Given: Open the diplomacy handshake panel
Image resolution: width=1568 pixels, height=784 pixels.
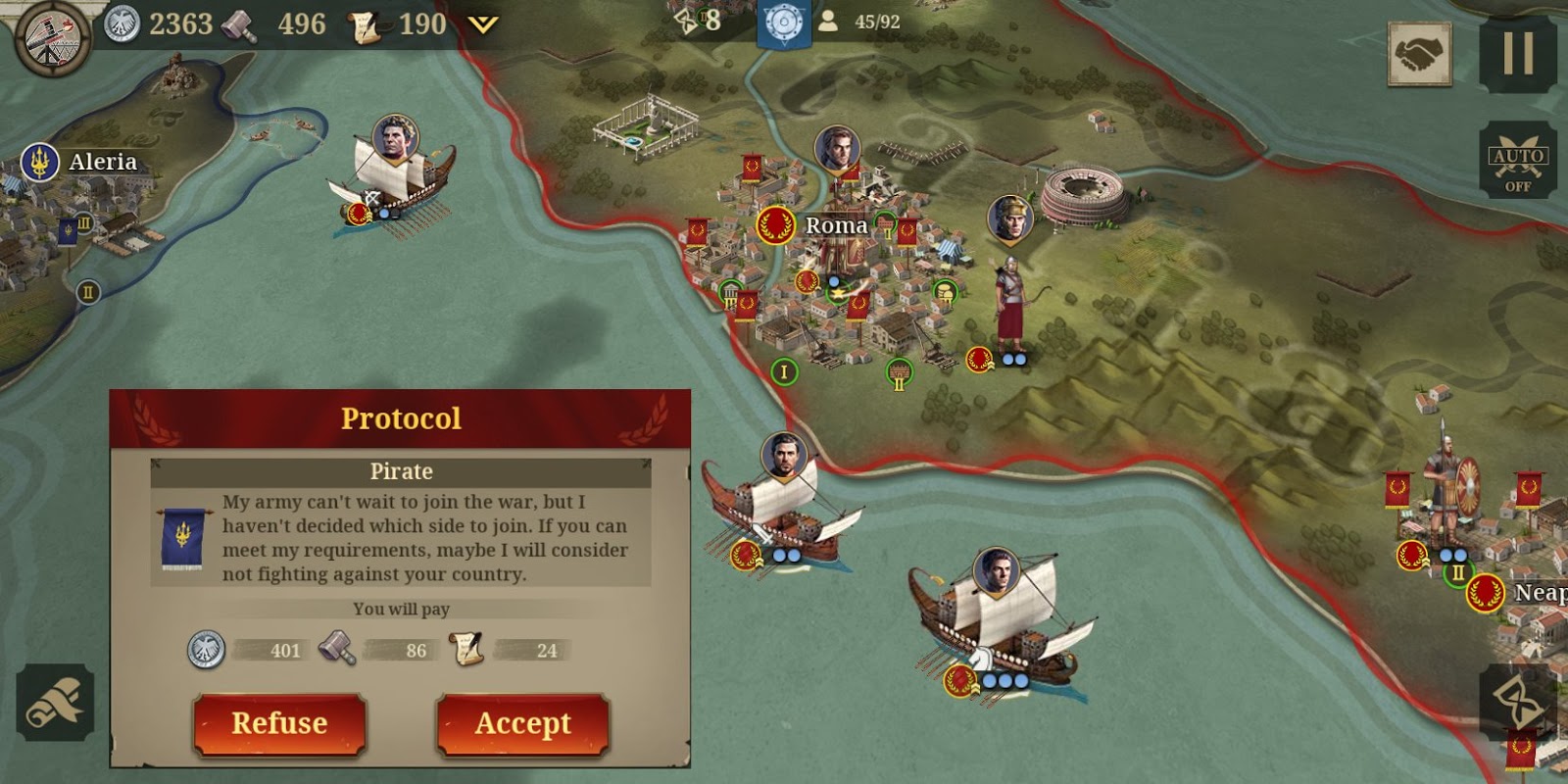Looking at the screenshot, I should 1420,54.
